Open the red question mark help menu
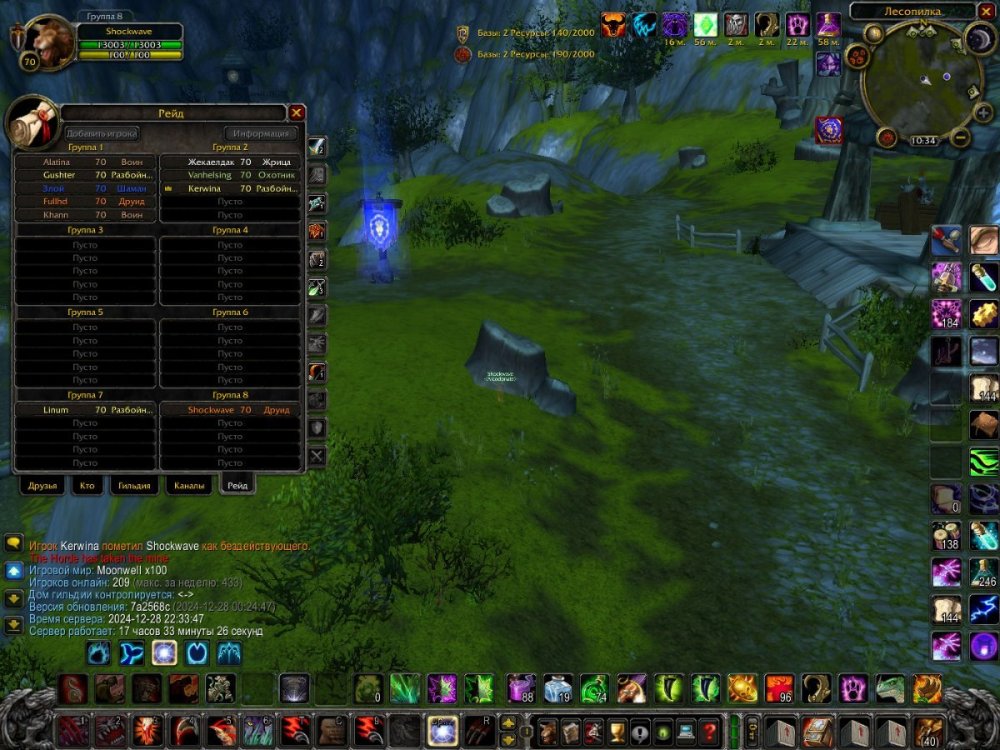Screen dimensions: 1000x750 tap(709, 730)
